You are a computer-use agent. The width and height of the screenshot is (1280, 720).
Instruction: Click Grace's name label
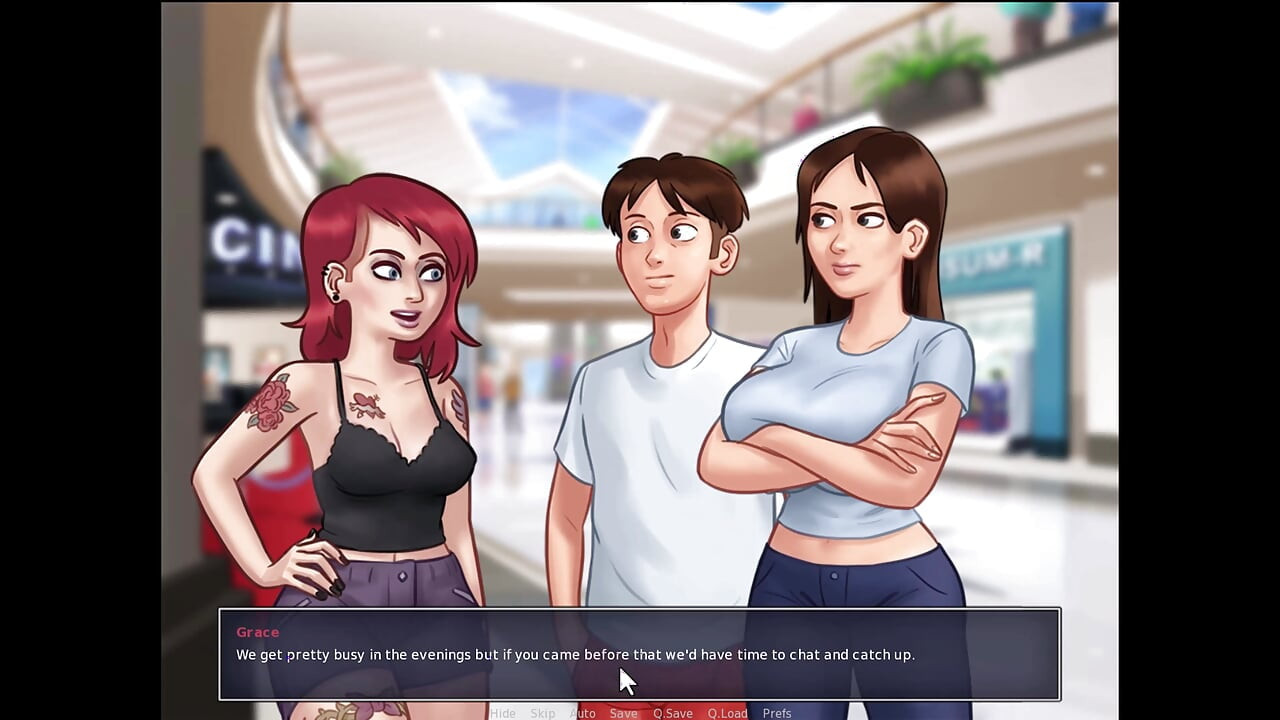(x=257, y=632)
